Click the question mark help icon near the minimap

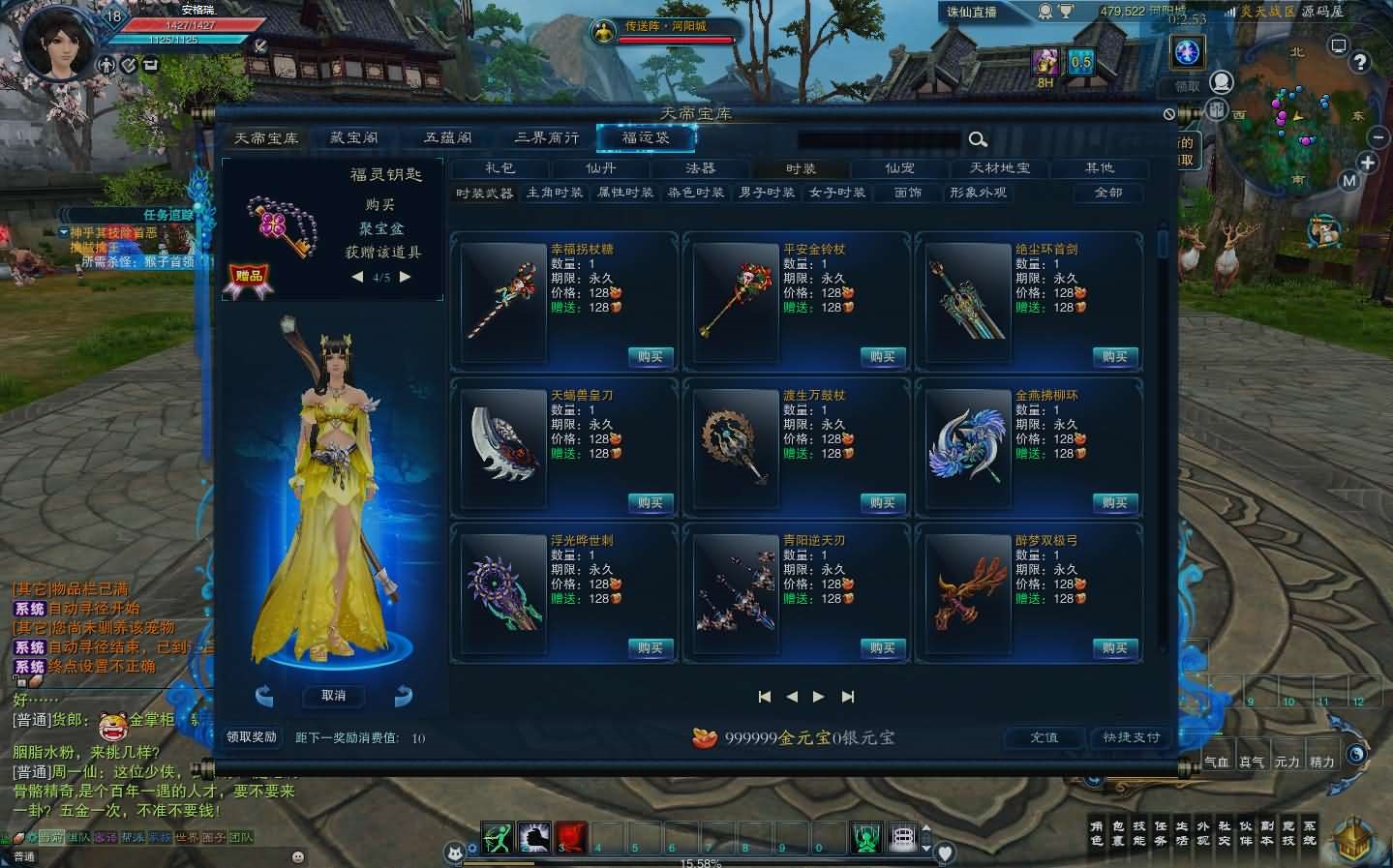coord(1359,62)
